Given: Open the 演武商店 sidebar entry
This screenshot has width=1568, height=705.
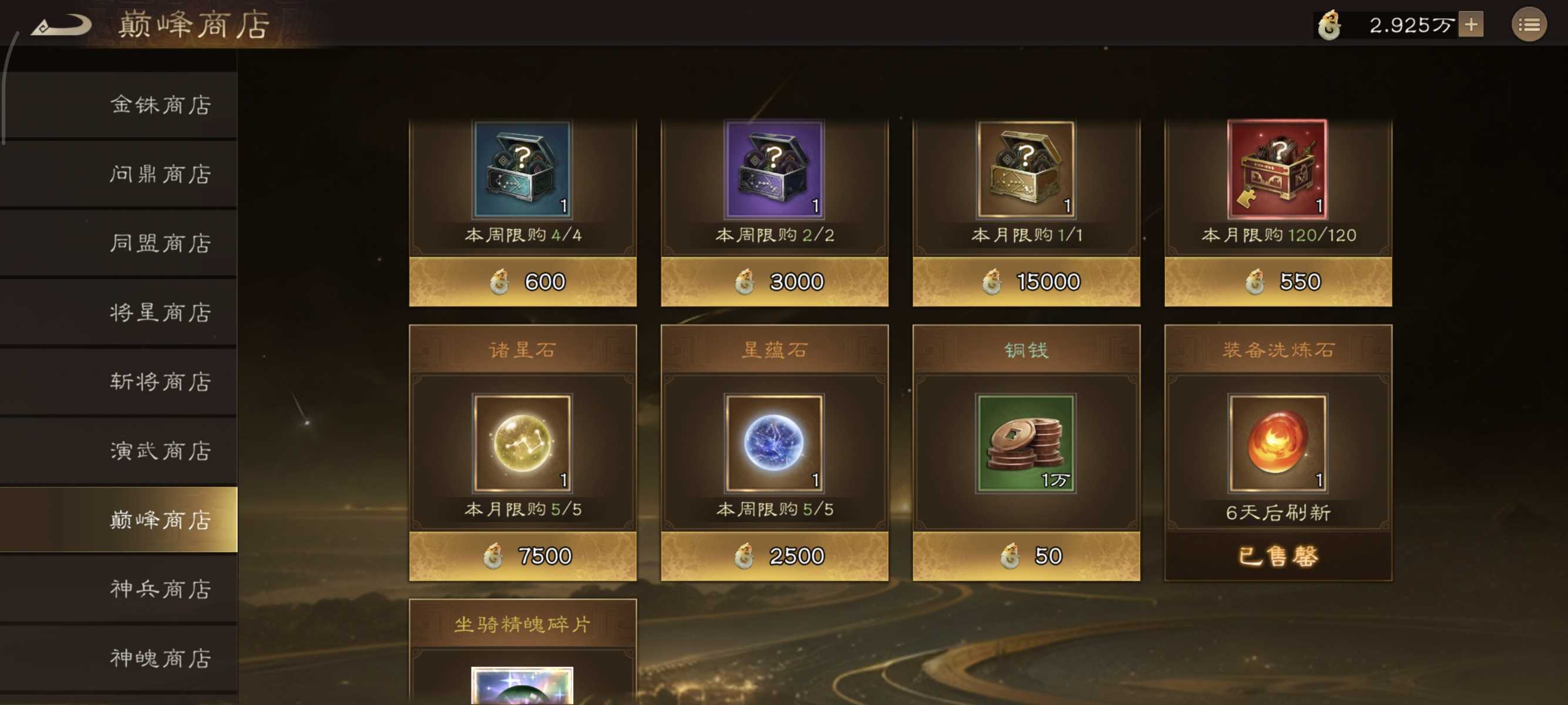Looking at the screenshot, I should tap(160, 451).
